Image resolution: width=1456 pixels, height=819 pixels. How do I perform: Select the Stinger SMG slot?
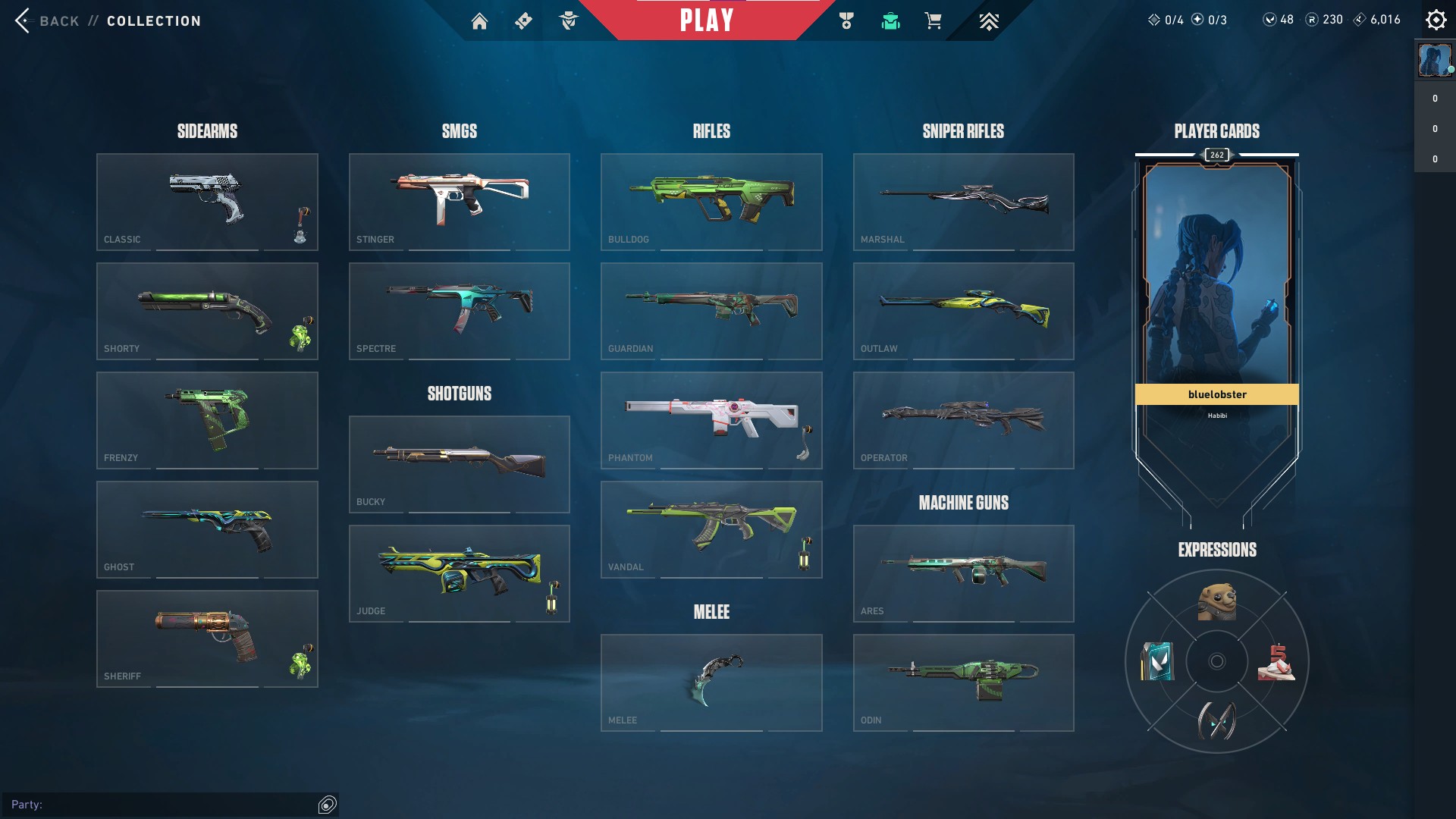(x=459, y=202)
